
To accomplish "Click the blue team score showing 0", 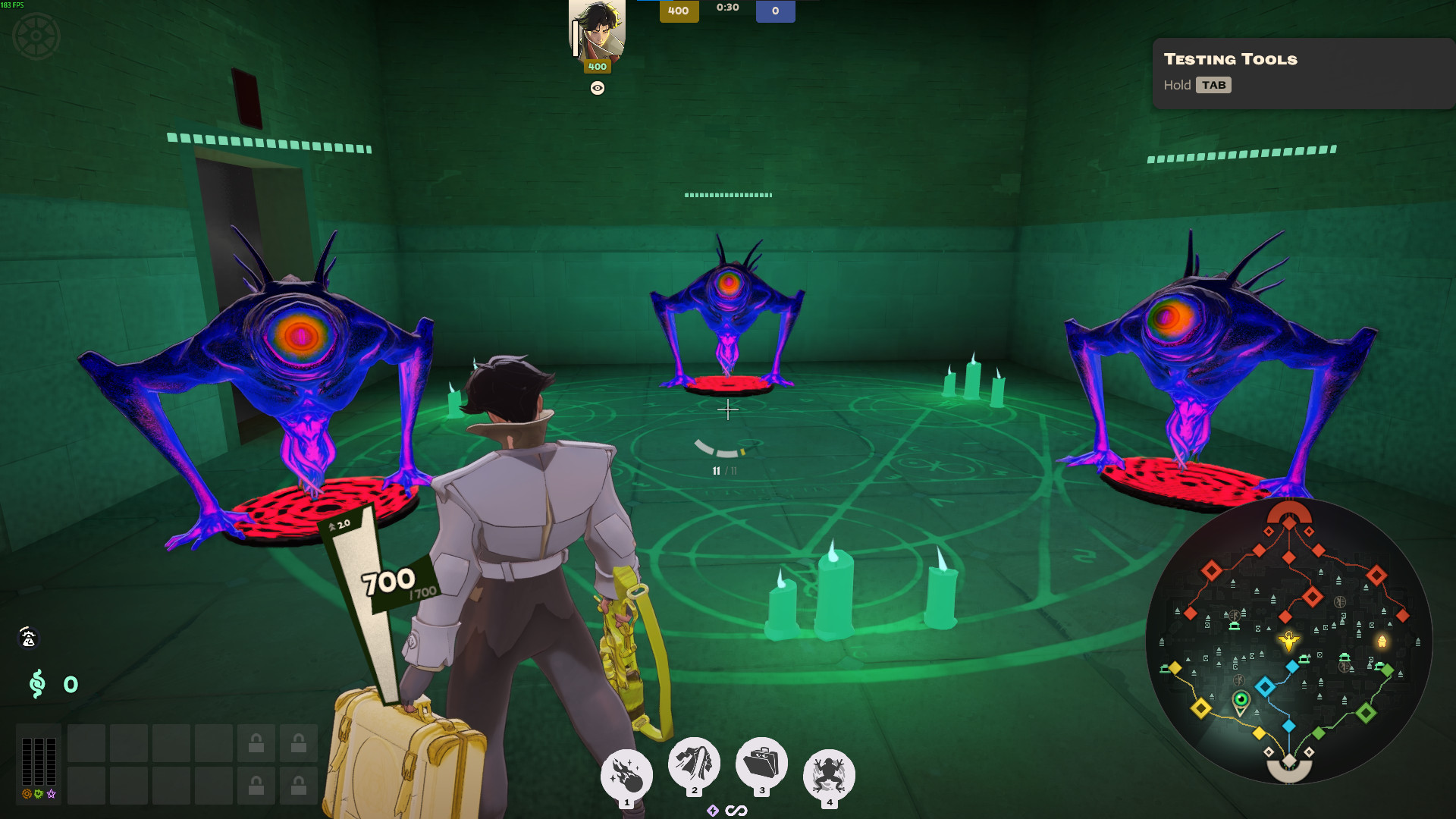I will pyautogui.click(x=775, y=12).
